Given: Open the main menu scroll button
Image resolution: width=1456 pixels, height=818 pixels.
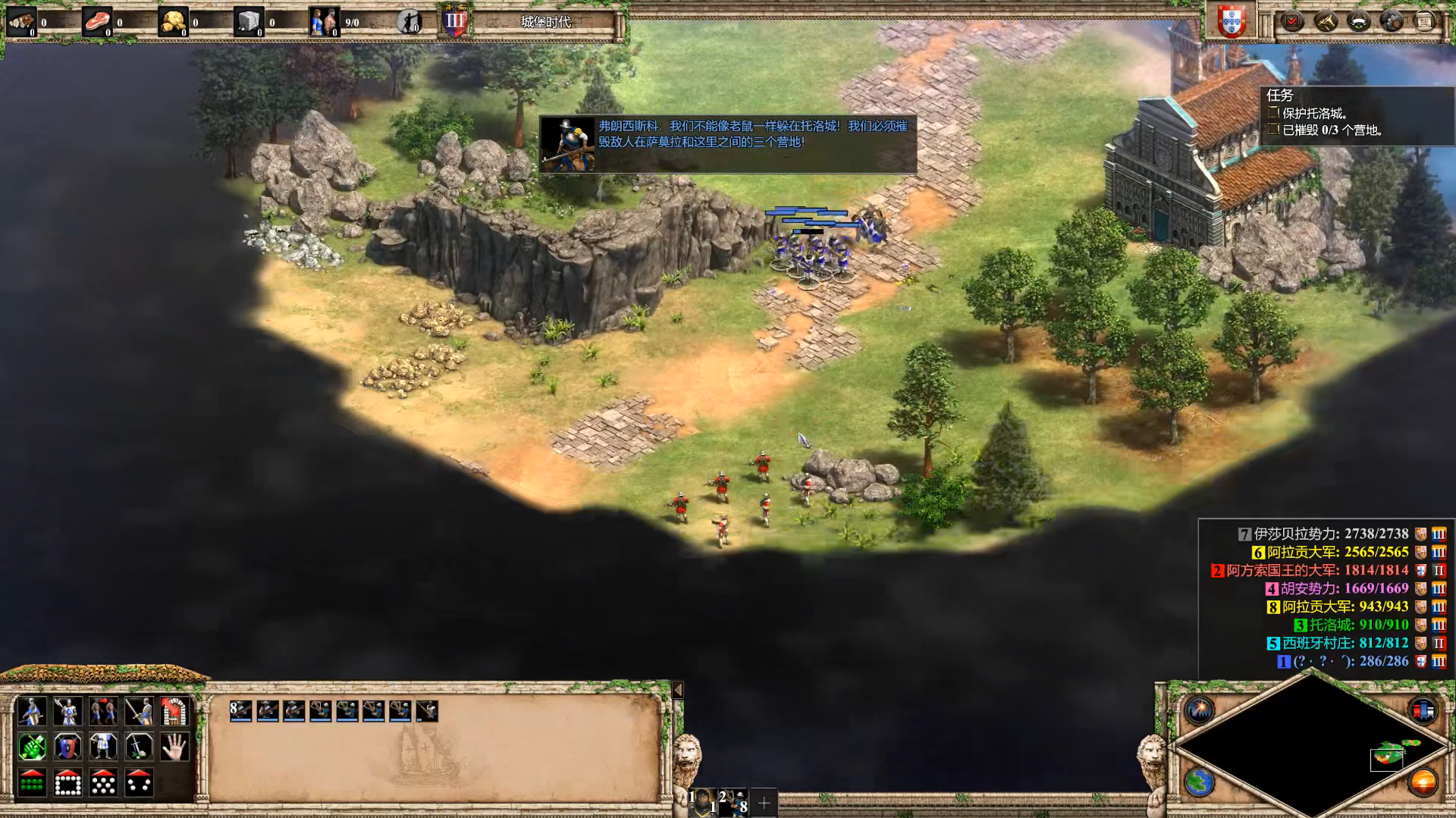Looking at the screenshot, I should [x=1424, y=21].
